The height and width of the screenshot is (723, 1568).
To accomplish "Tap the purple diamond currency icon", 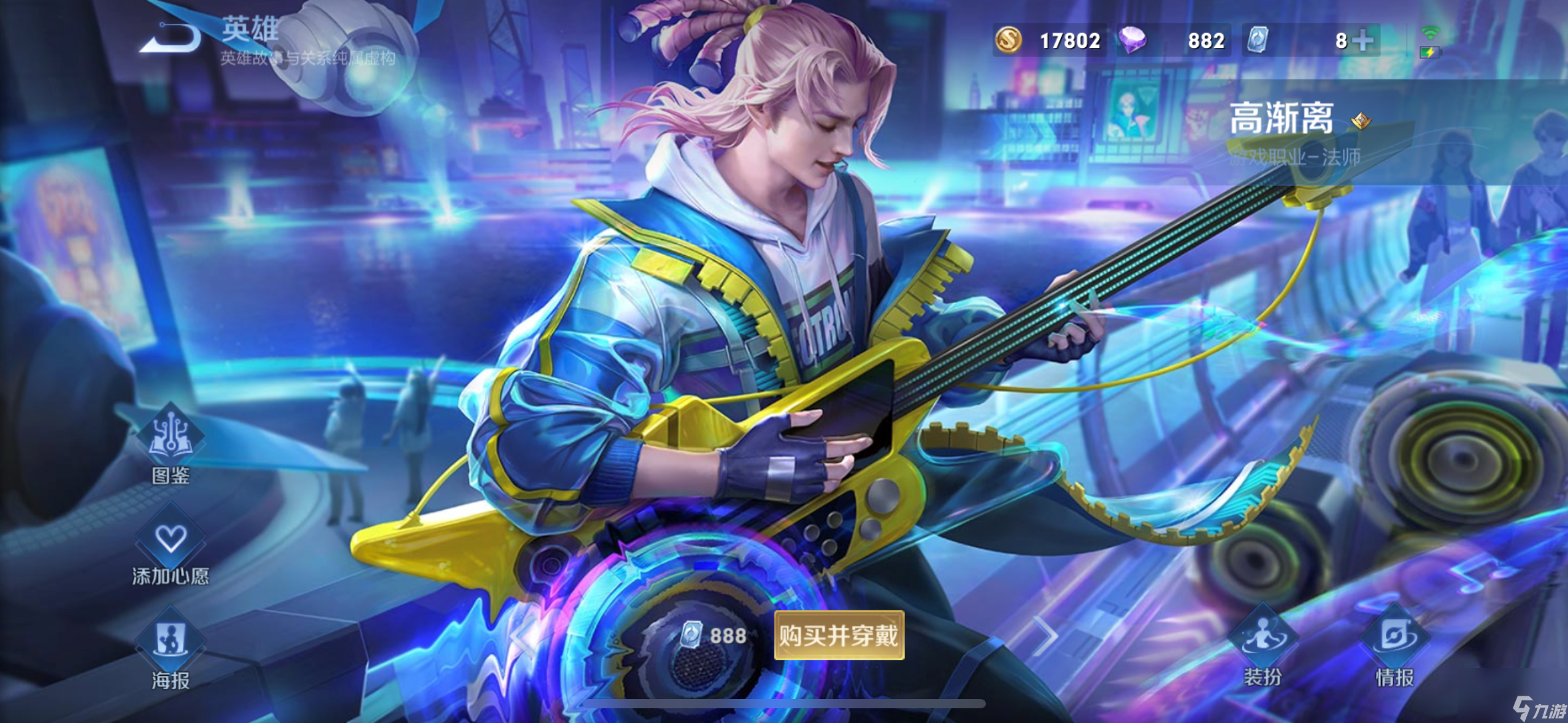I will pyautogui.click(x=1132, y=40).
